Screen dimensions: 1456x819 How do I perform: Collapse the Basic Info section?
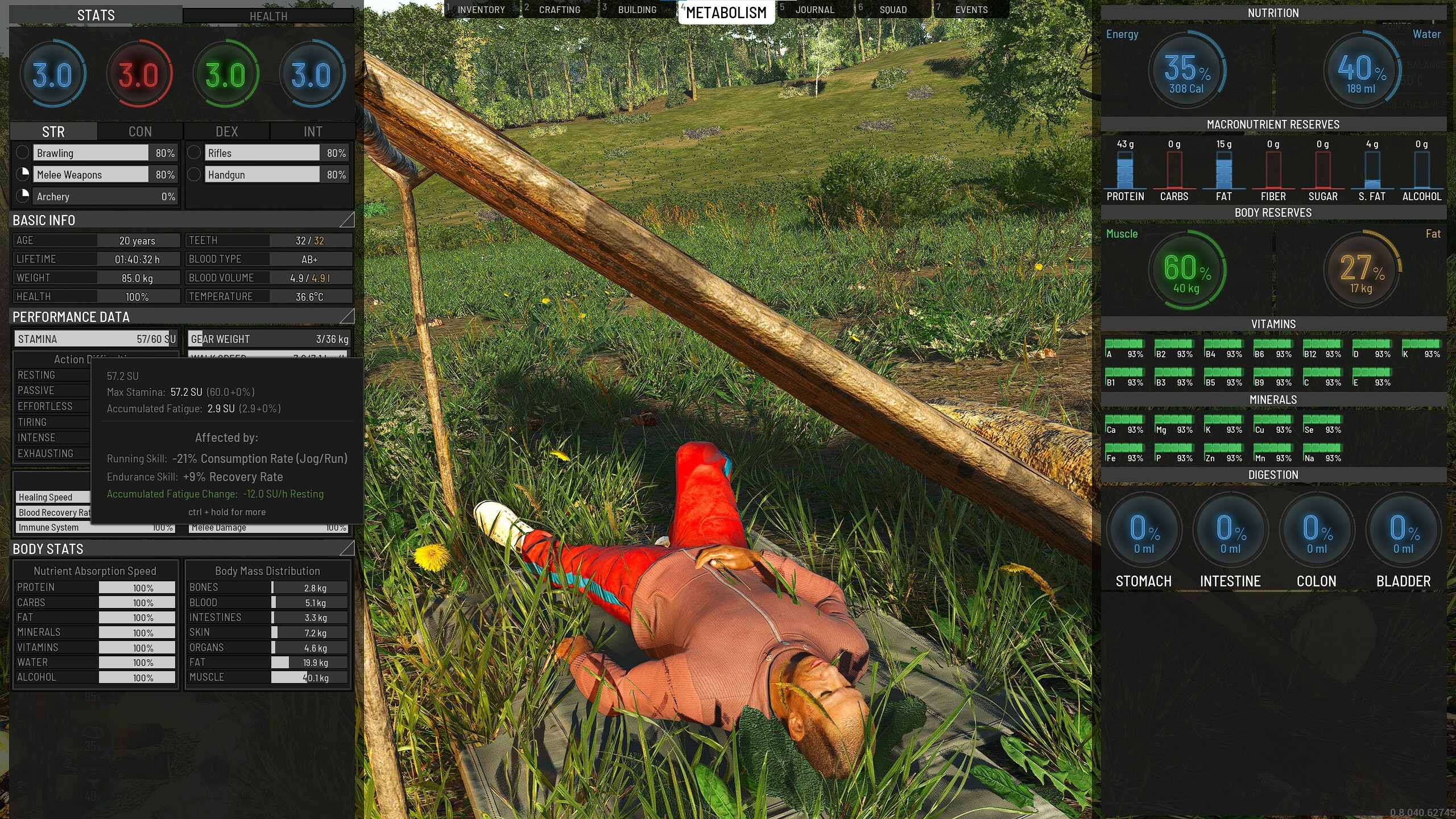[x=346, y=220]
